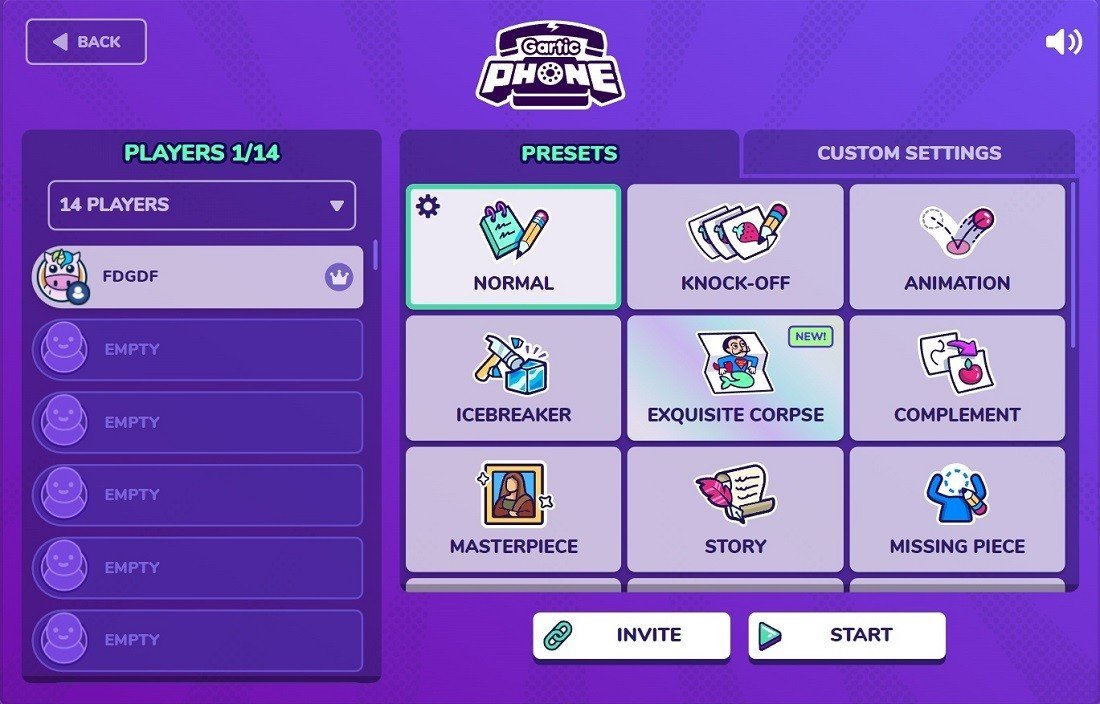Screen dimensions: 1100x704
Task: Open the gear icon on Normal preset
Action: coord(428,207)
